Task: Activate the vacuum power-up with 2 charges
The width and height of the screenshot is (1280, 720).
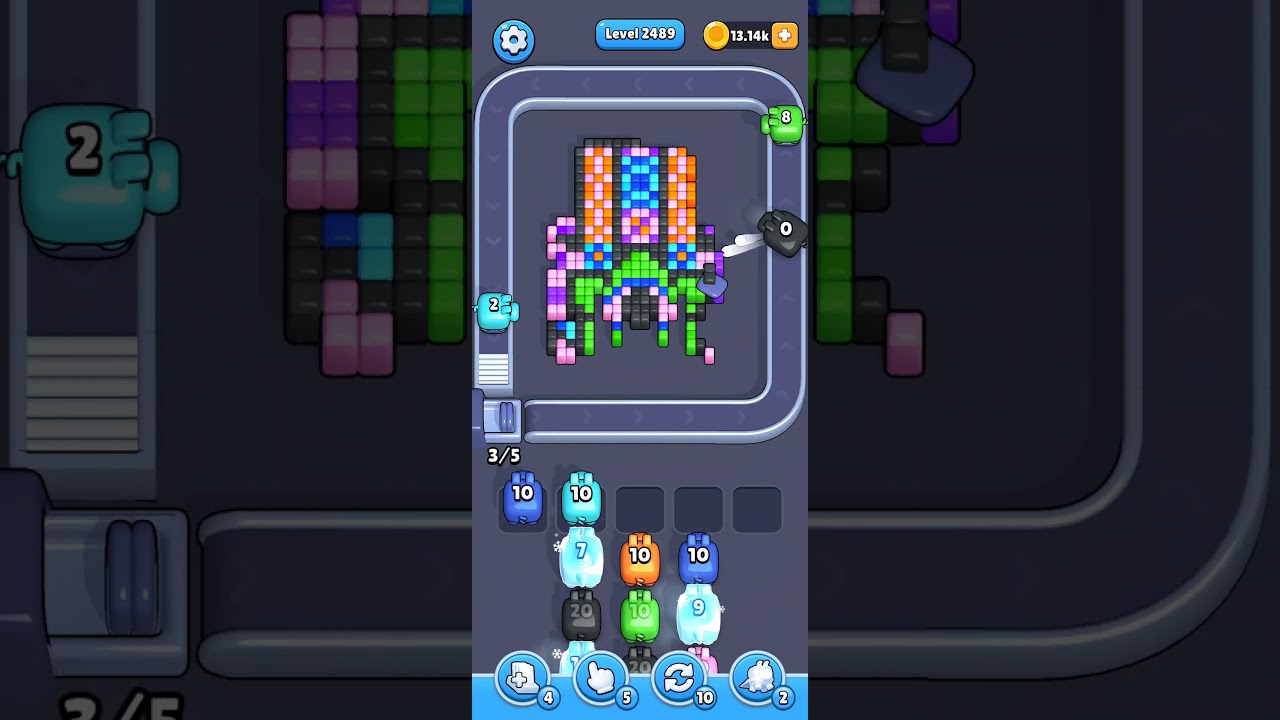Action: tap(757, 678)
